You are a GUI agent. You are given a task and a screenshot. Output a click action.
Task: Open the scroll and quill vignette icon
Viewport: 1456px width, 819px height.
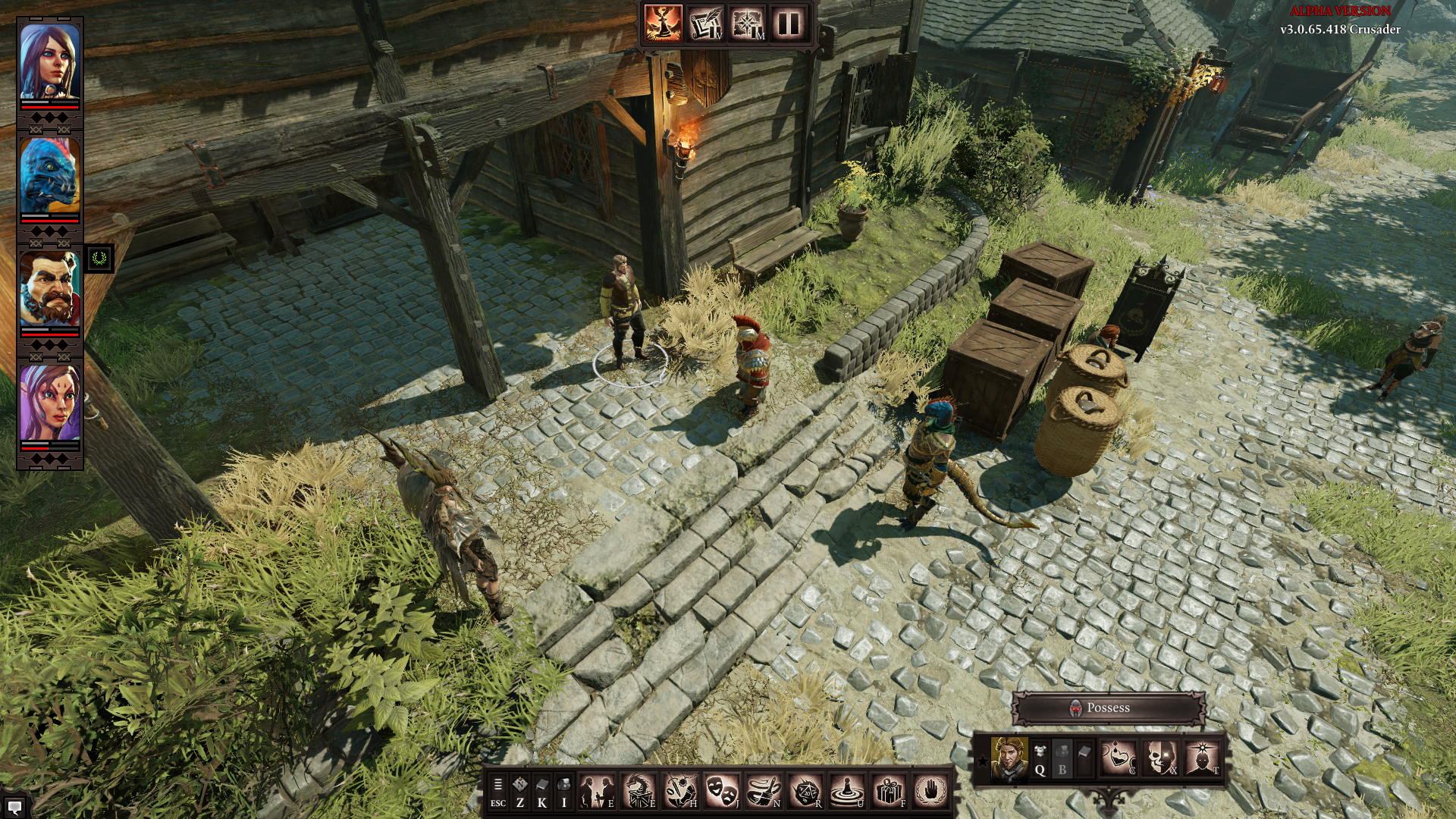(705, 24)
